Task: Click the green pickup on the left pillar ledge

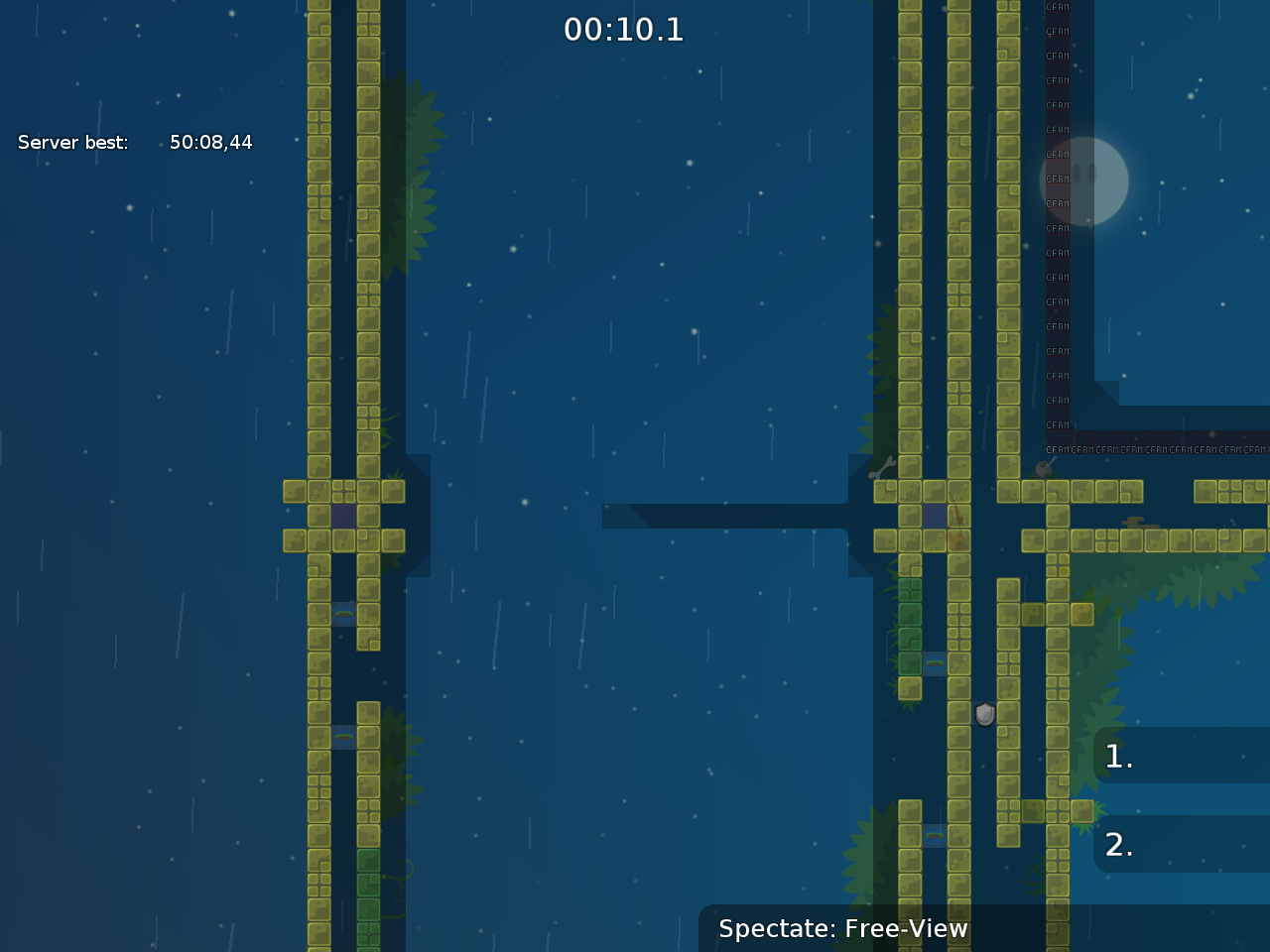Action: pos(342,613)
